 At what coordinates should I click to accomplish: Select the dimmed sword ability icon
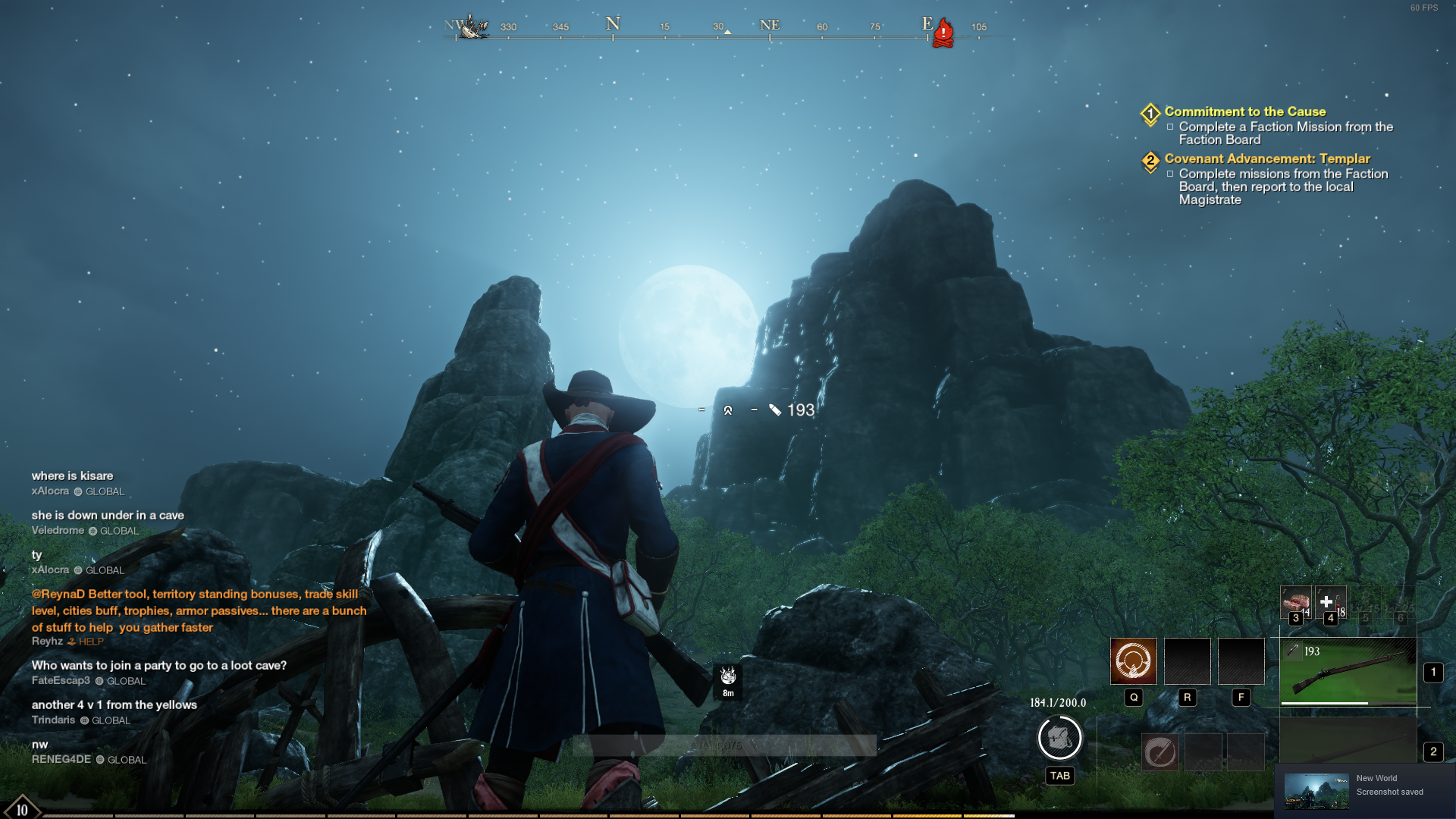tap(1159, 752)
